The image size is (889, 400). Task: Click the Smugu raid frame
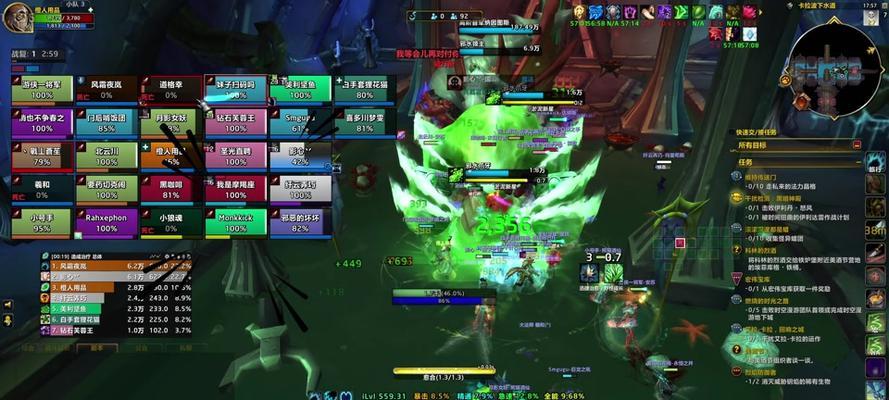[x=300, y=123]
